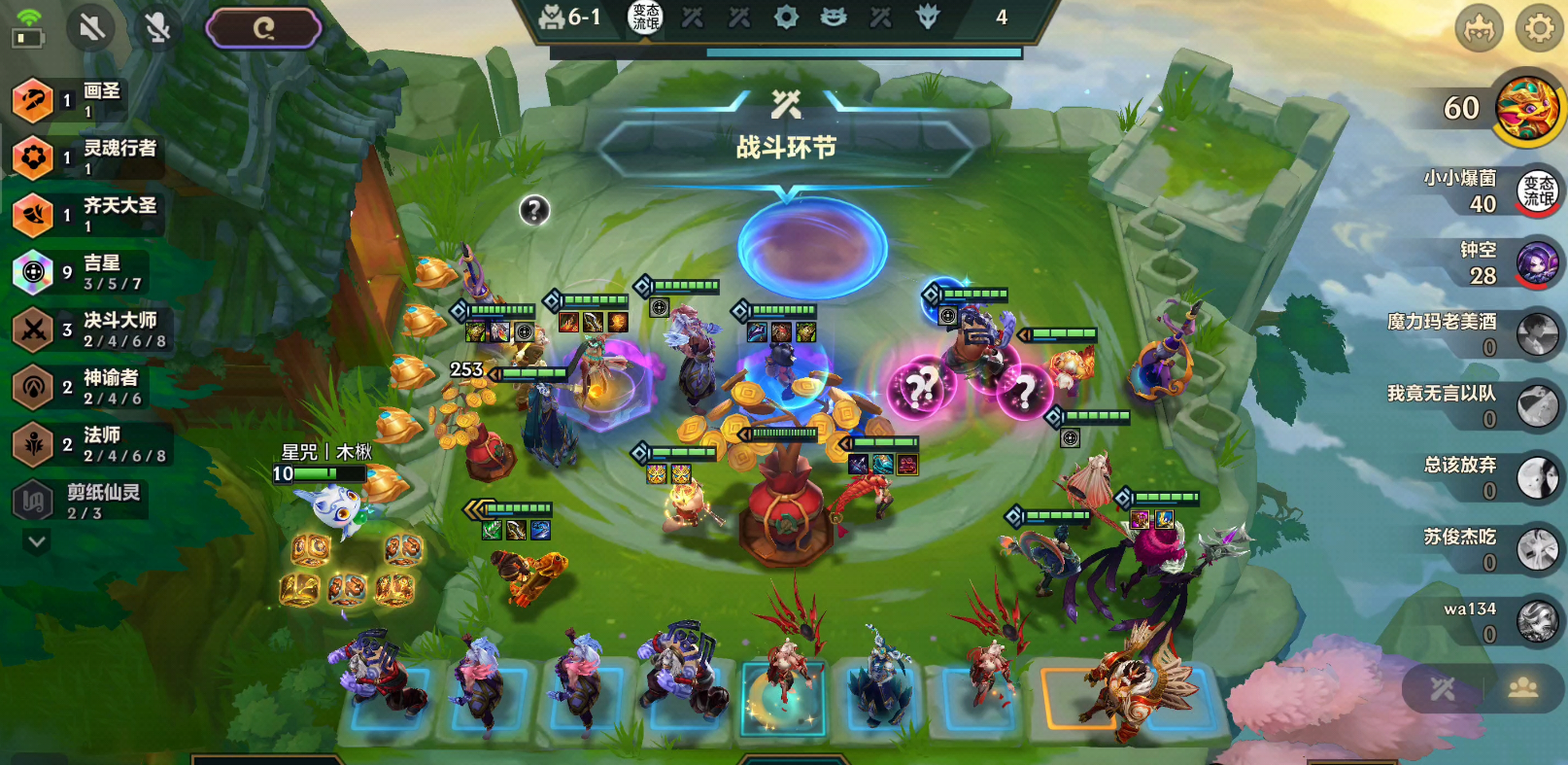The width and height of the screenshot is (1568, 765).
Task: Select the 灵魂行者 trait entry
Action: [87, 156]
